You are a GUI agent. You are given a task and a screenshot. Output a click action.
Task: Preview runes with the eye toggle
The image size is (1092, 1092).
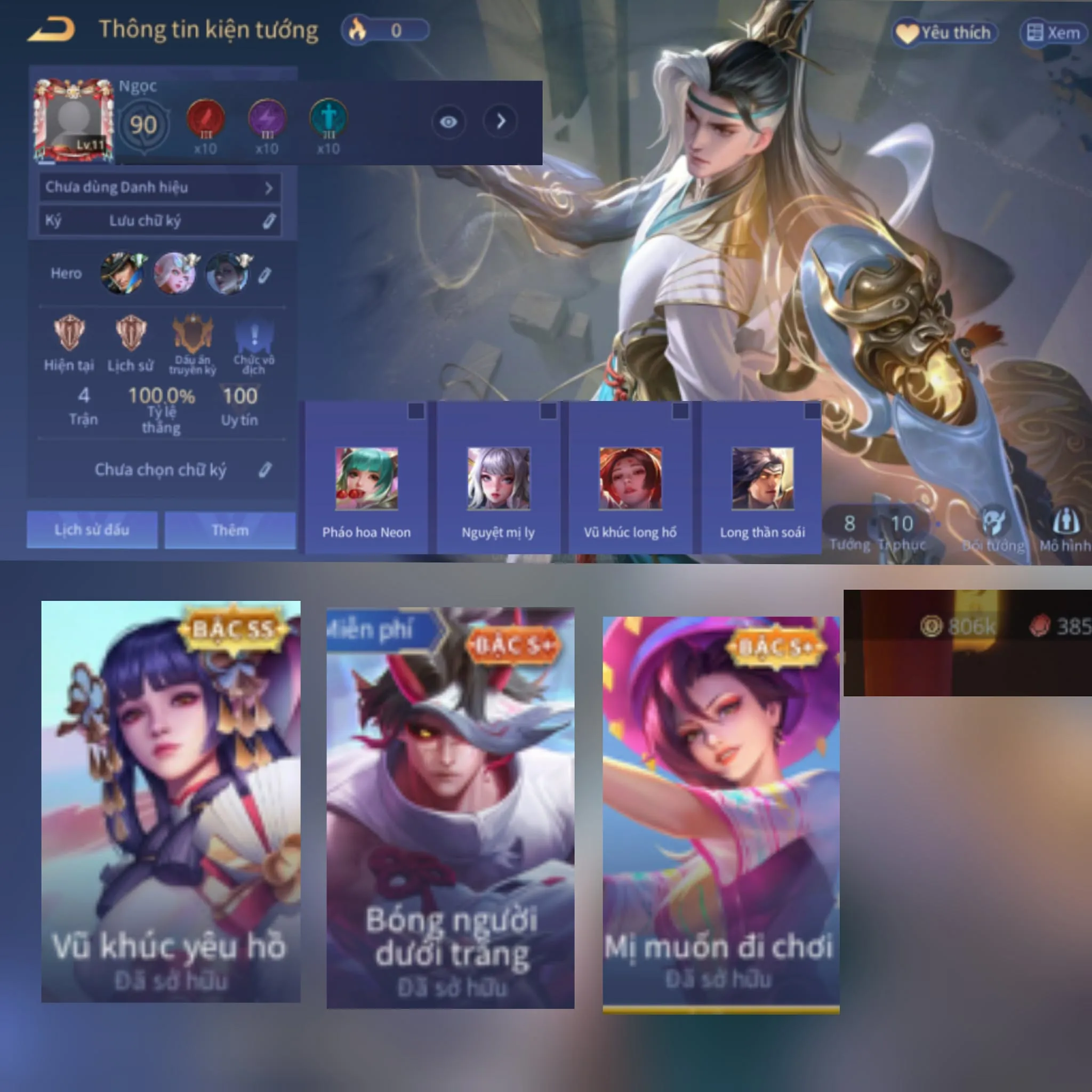448,123
